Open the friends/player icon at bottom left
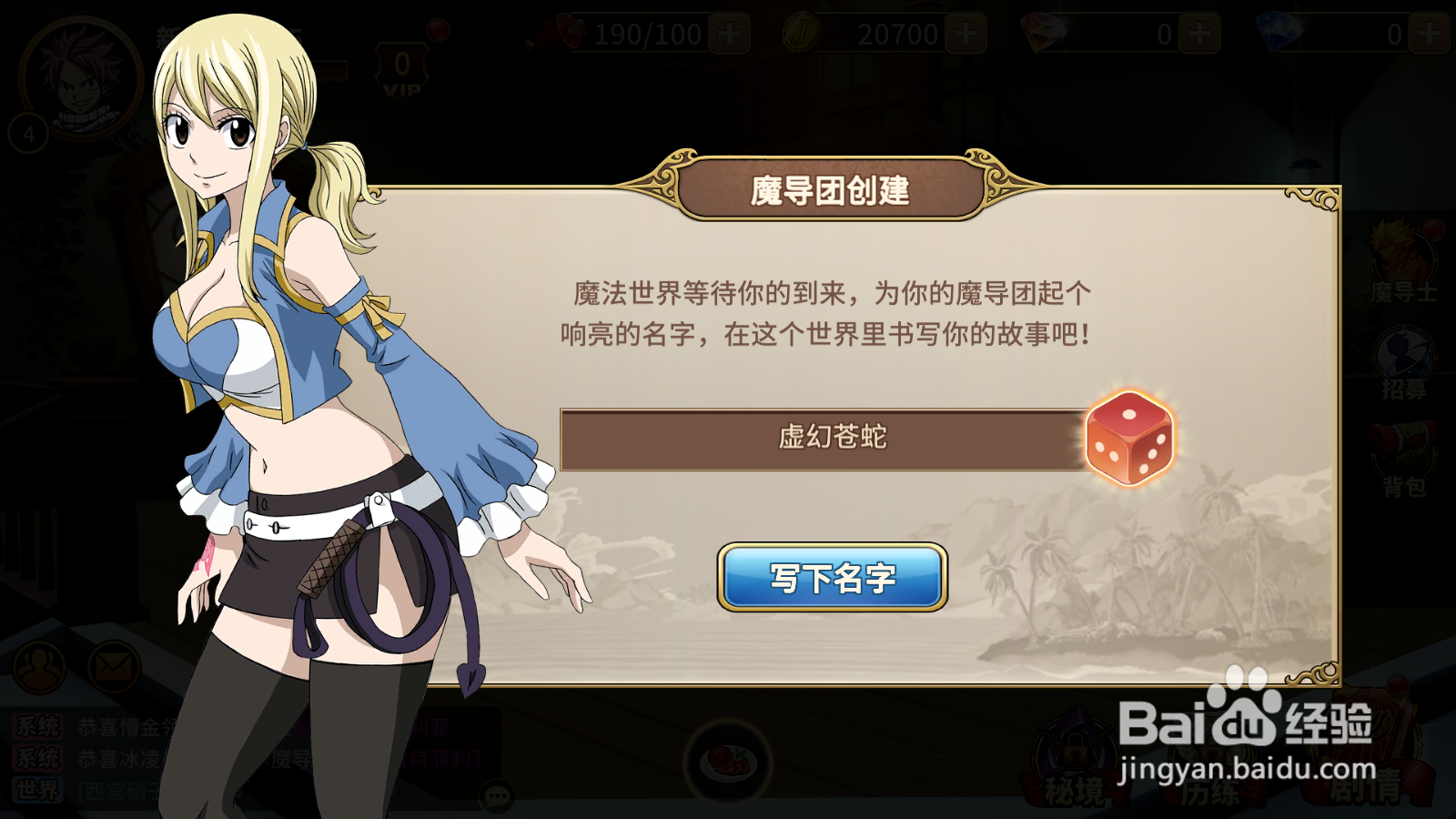This screenshot has width=1456, height=819. 38,667
